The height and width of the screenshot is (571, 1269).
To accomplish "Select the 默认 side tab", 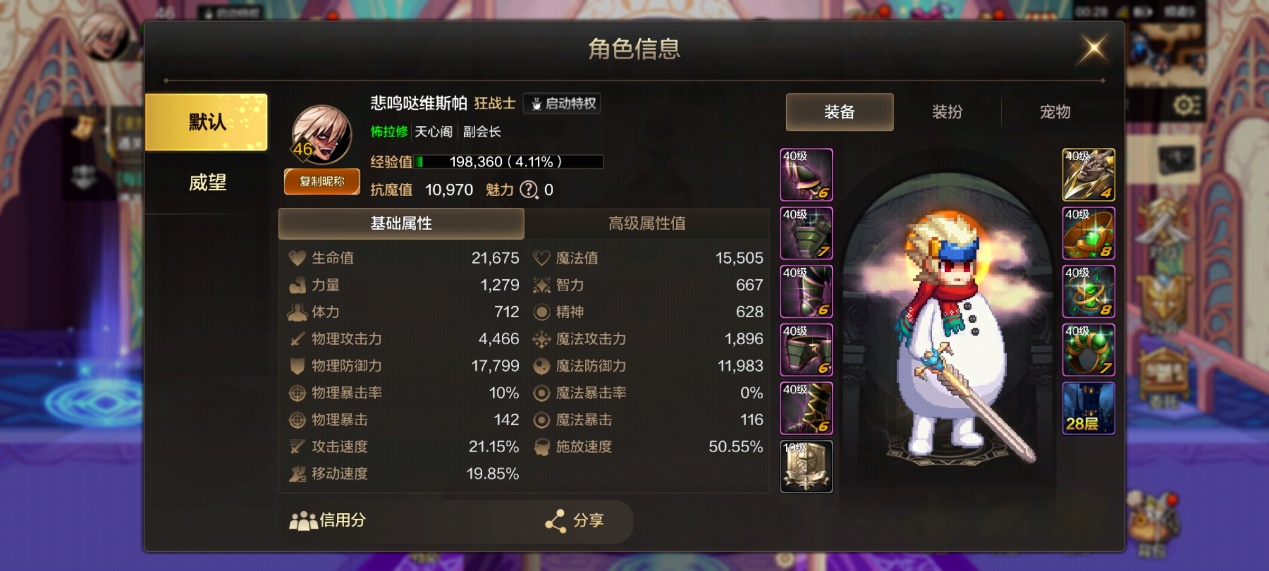I will pos(206,122).
